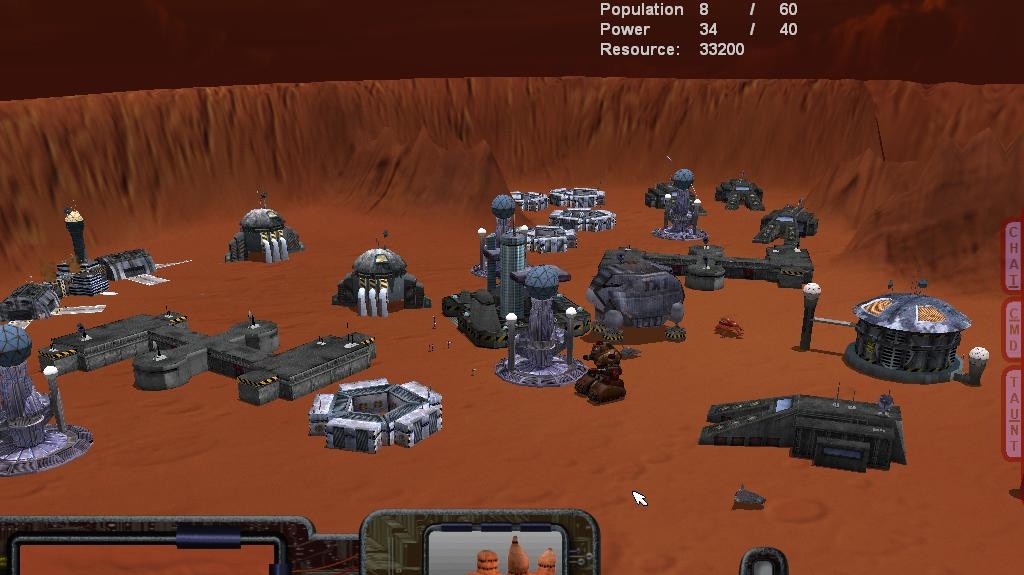Open the CMD command tab

[x=1013, y=329]
